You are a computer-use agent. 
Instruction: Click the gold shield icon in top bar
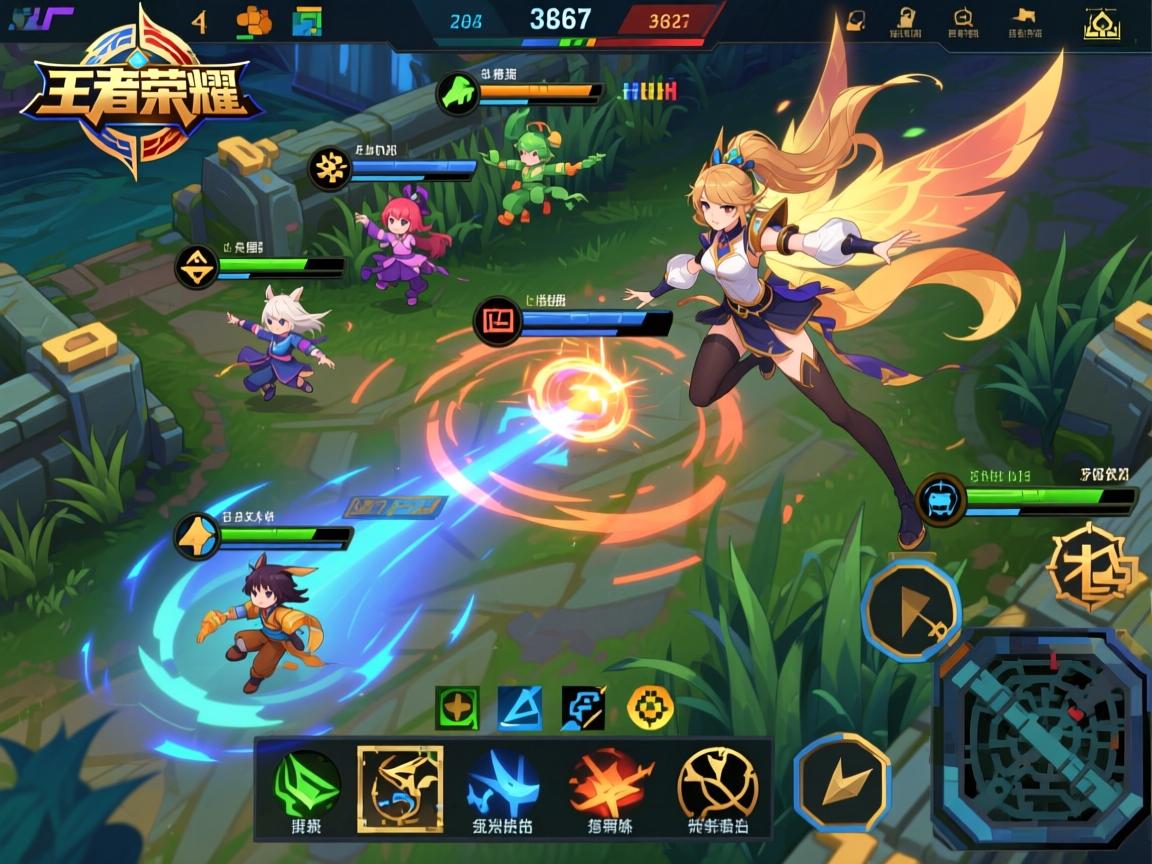(856, 21)
